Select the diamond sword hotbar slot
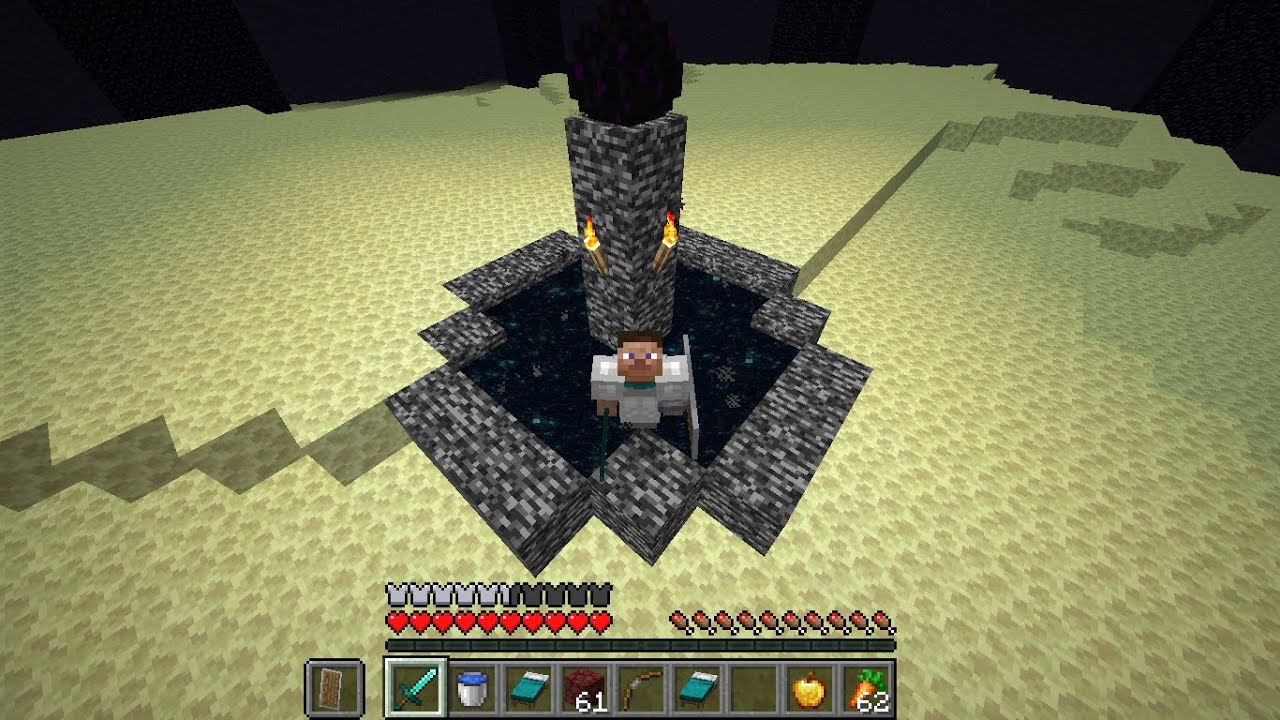The image size is (1280, 720). click(414, 688)
